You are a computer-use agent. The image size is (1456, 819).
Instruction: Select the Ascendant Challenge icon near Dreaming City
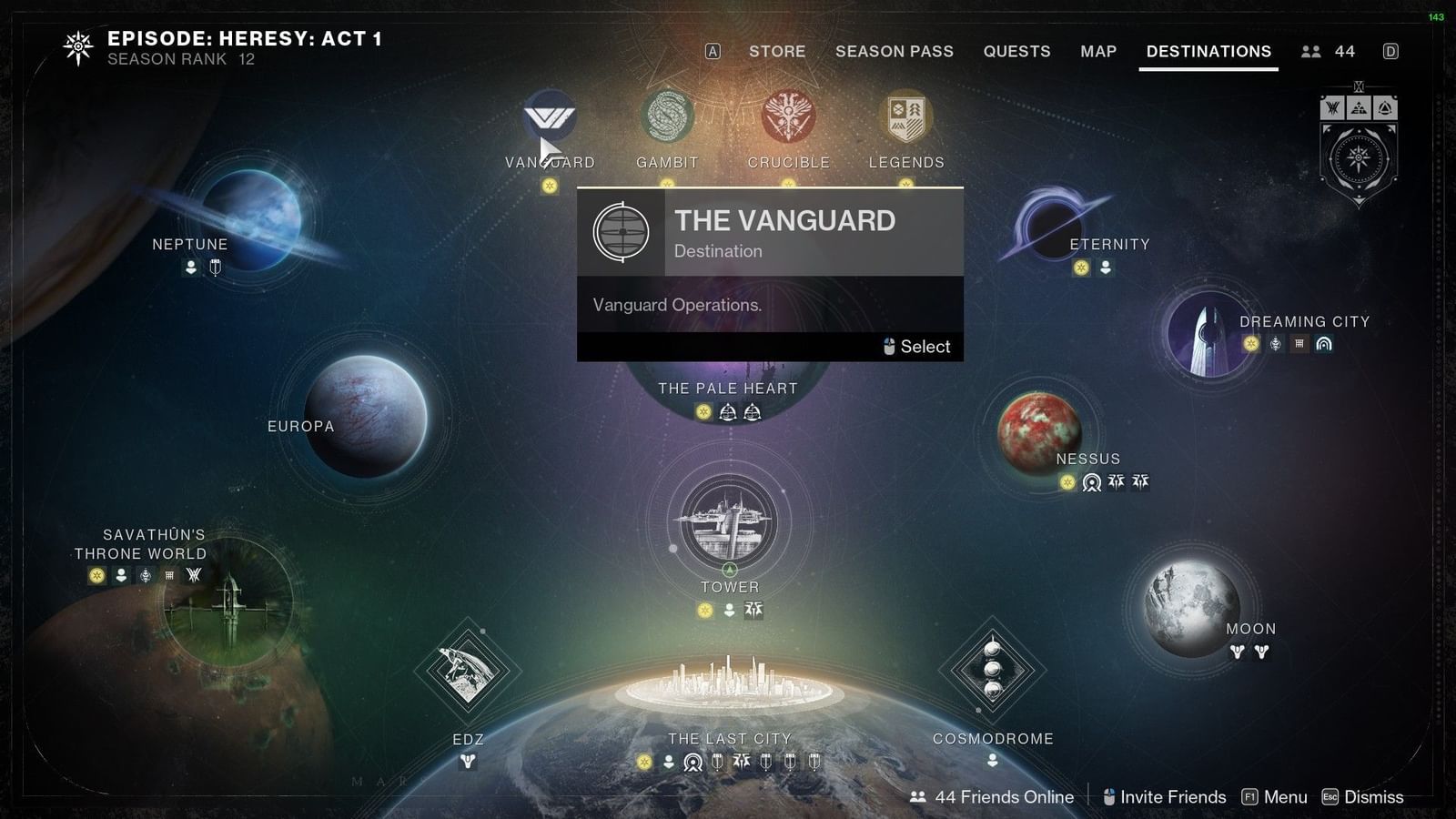coord(1324,344)
